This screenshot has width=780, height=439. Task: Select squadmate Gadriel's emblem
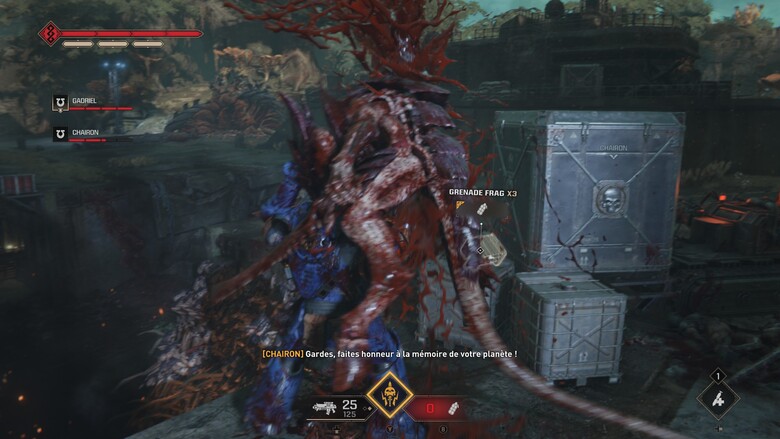pyautogui.click(x=60, y=102)
